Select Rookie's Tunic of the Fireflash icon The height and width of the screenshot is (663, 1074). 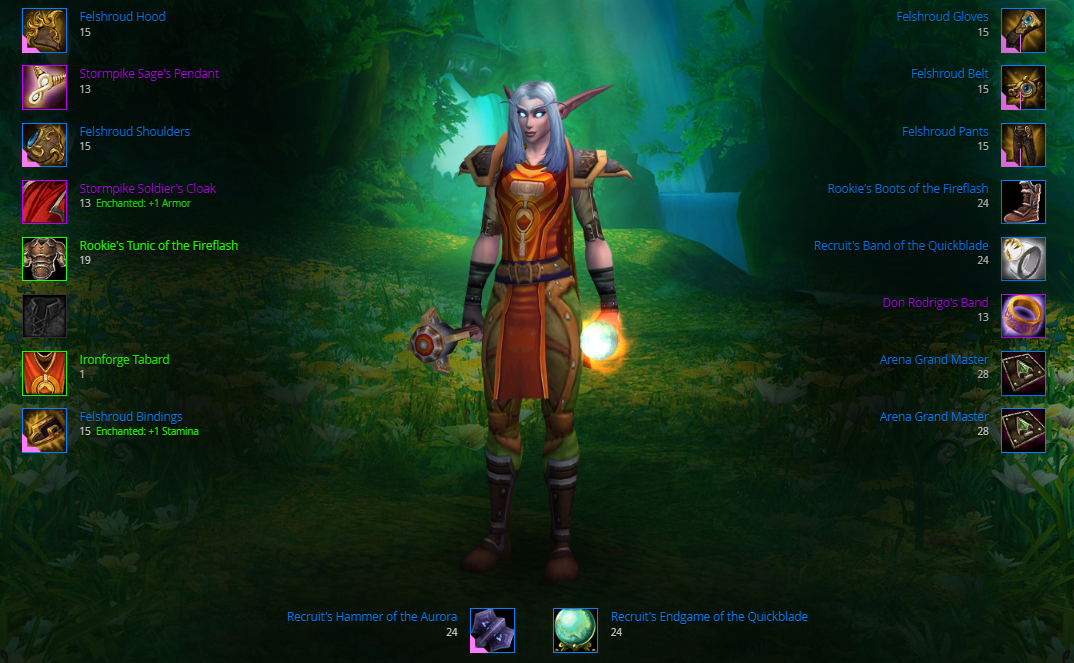click(44, 259)
